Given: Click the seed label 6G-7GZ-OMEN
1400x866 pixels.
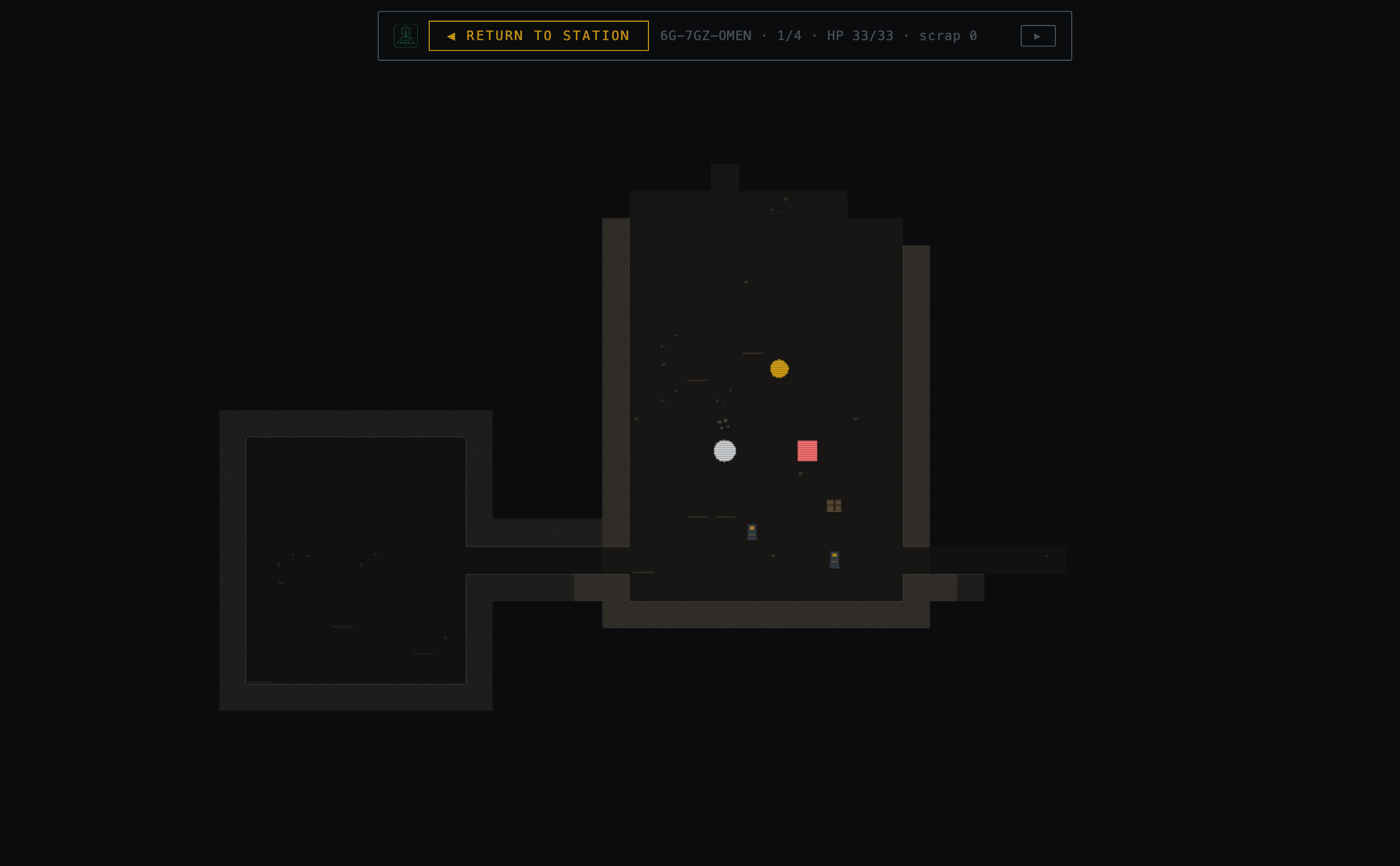Looking at the screenshot, I should point(706,35).
